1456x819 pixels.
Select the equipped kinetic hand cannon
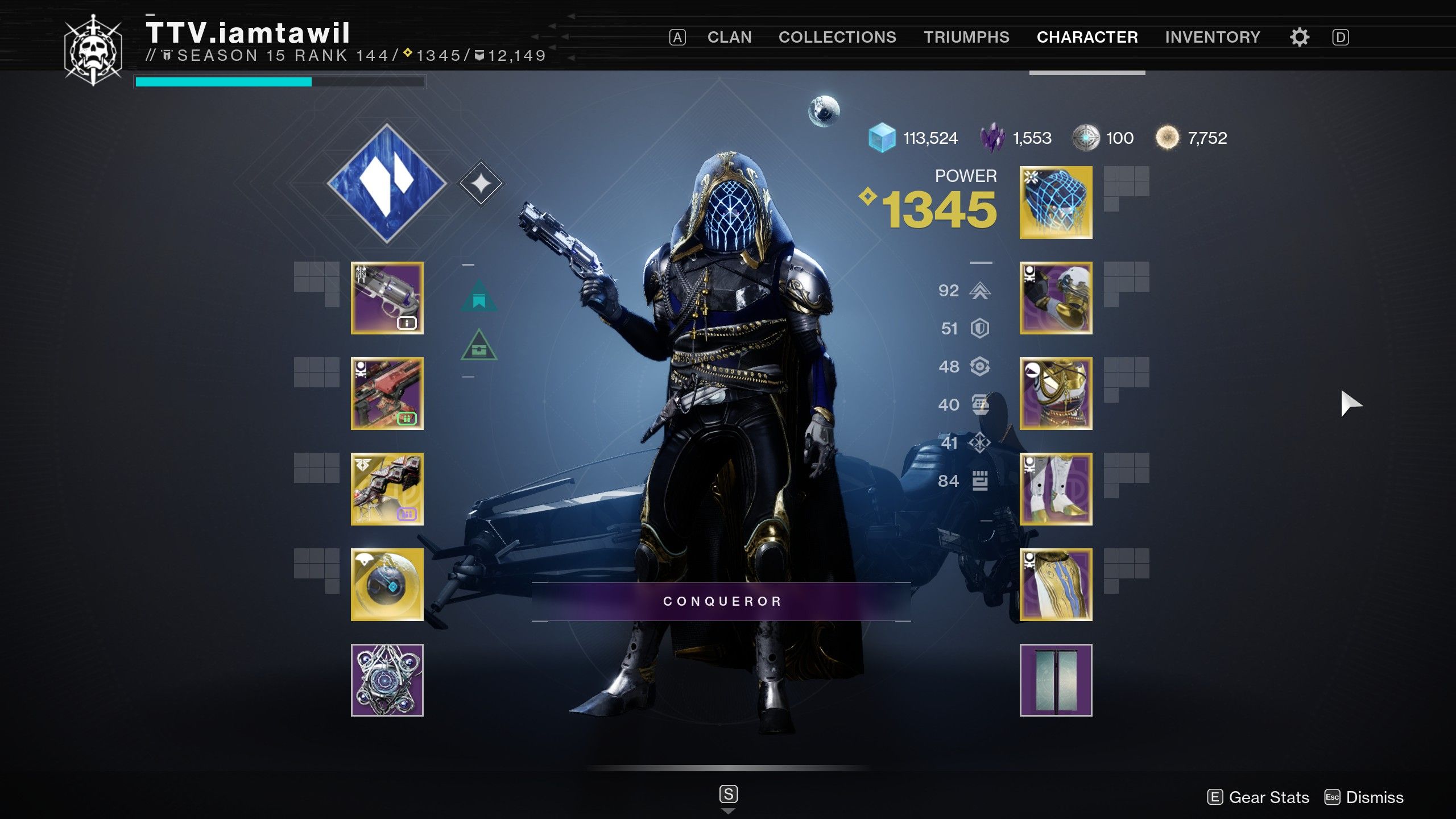coord(387,300)
